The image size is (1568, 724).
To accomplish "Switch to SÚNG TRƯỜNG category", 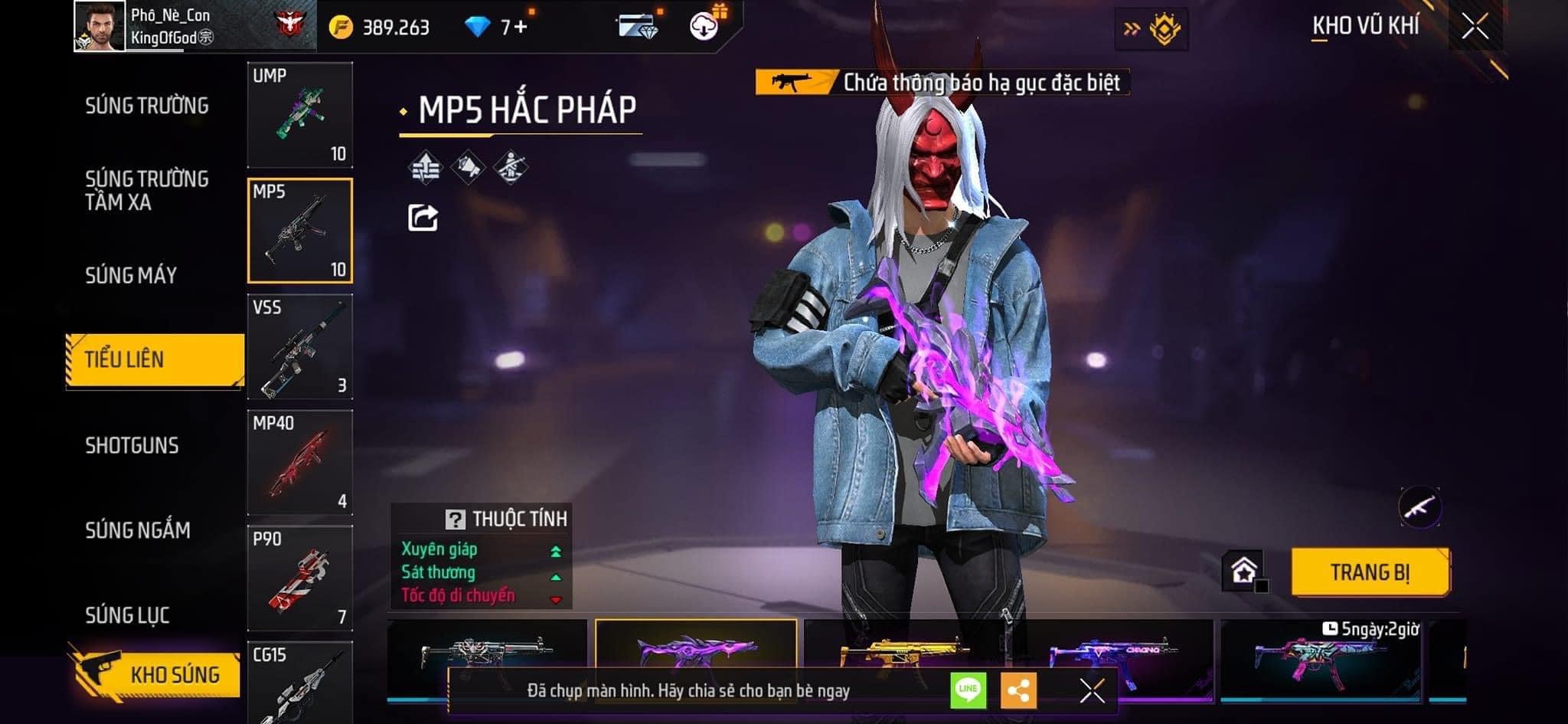I will 146,106.
